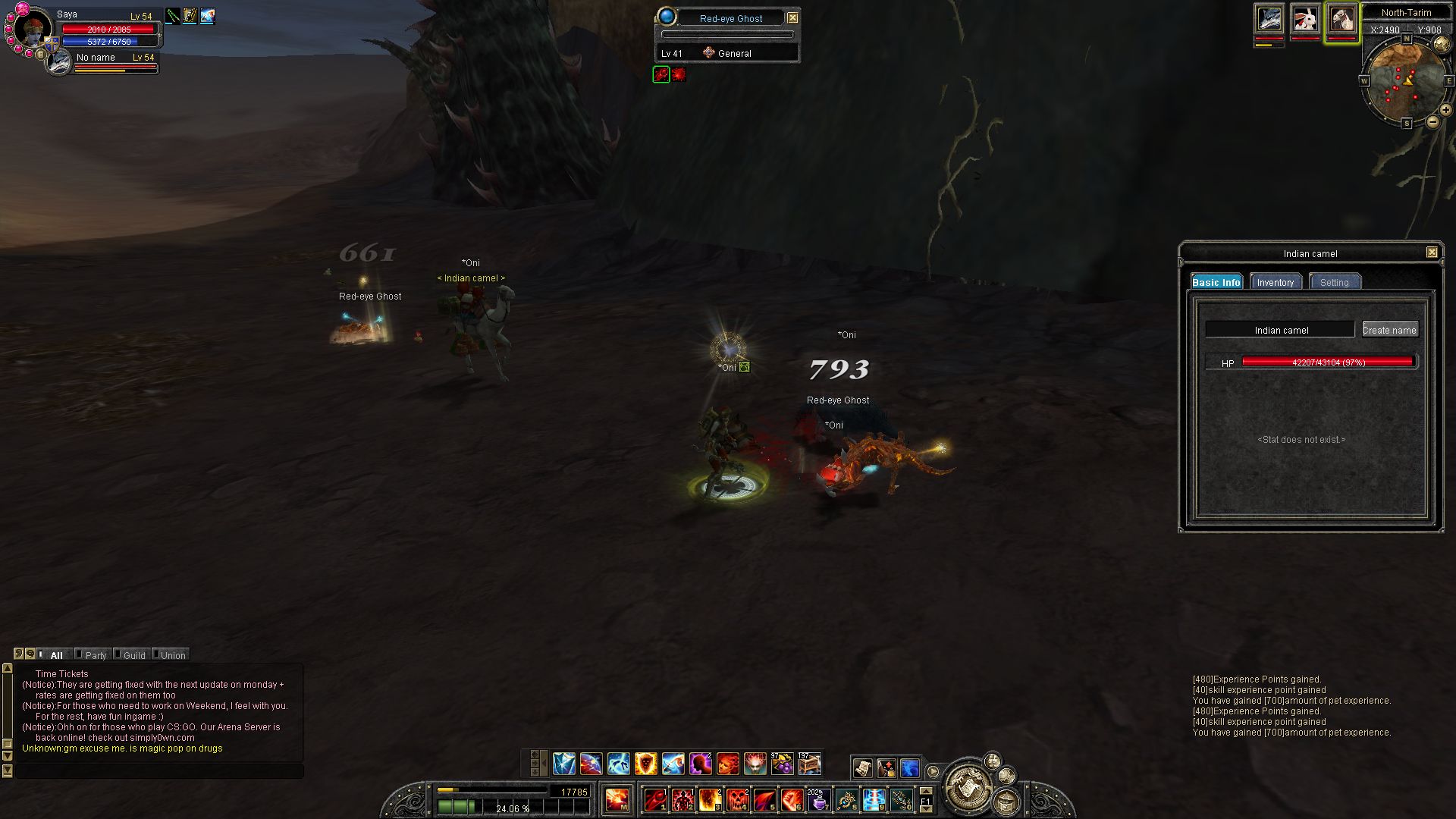Select the white rabbit pet portrait
Image resolution: width=1456 pixels, height=819 pixels.
tap(1305, 18)
